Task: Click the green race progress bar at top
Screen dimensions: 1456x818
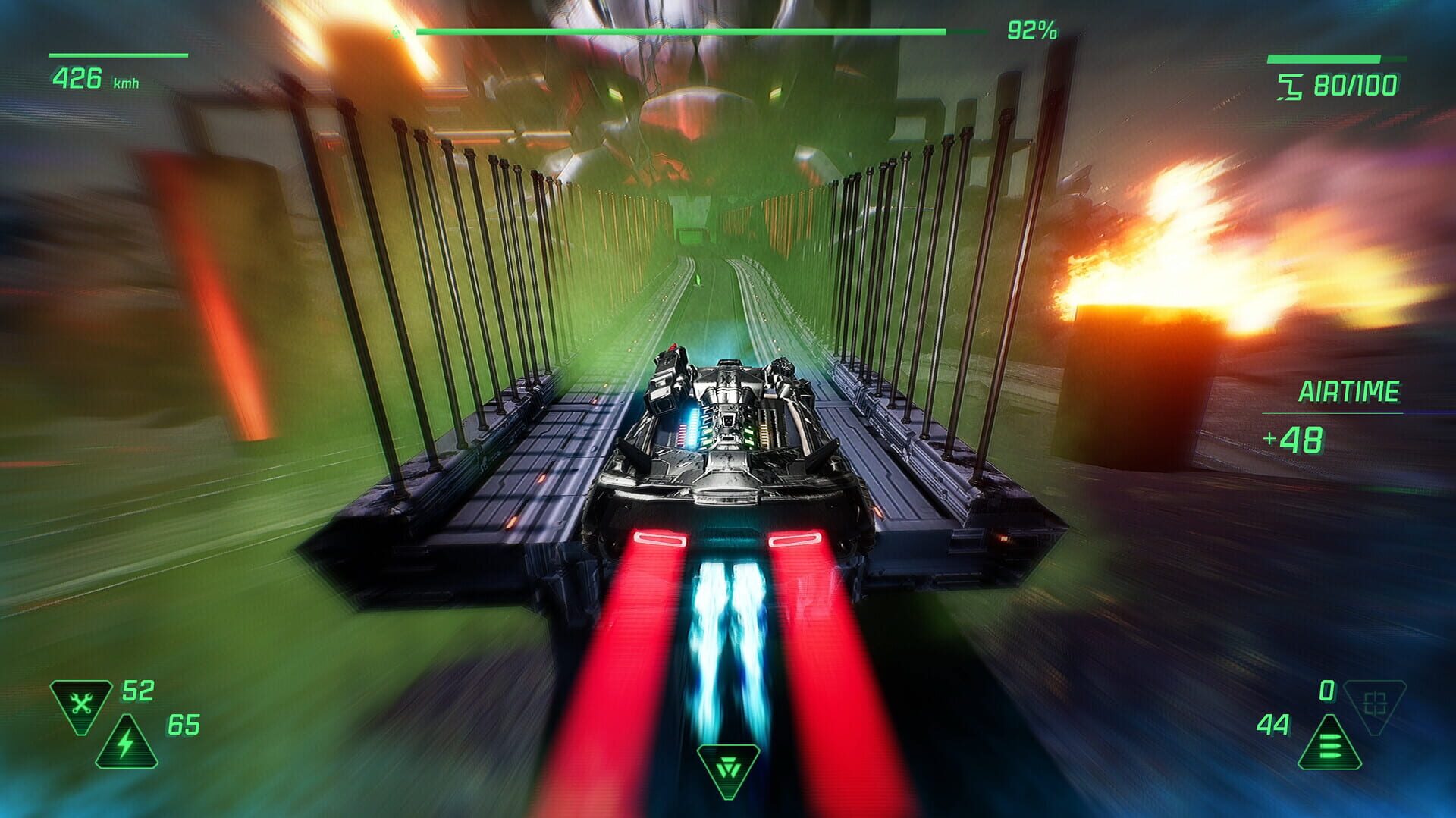Action: pyautogui.click(x=682, y=30)
